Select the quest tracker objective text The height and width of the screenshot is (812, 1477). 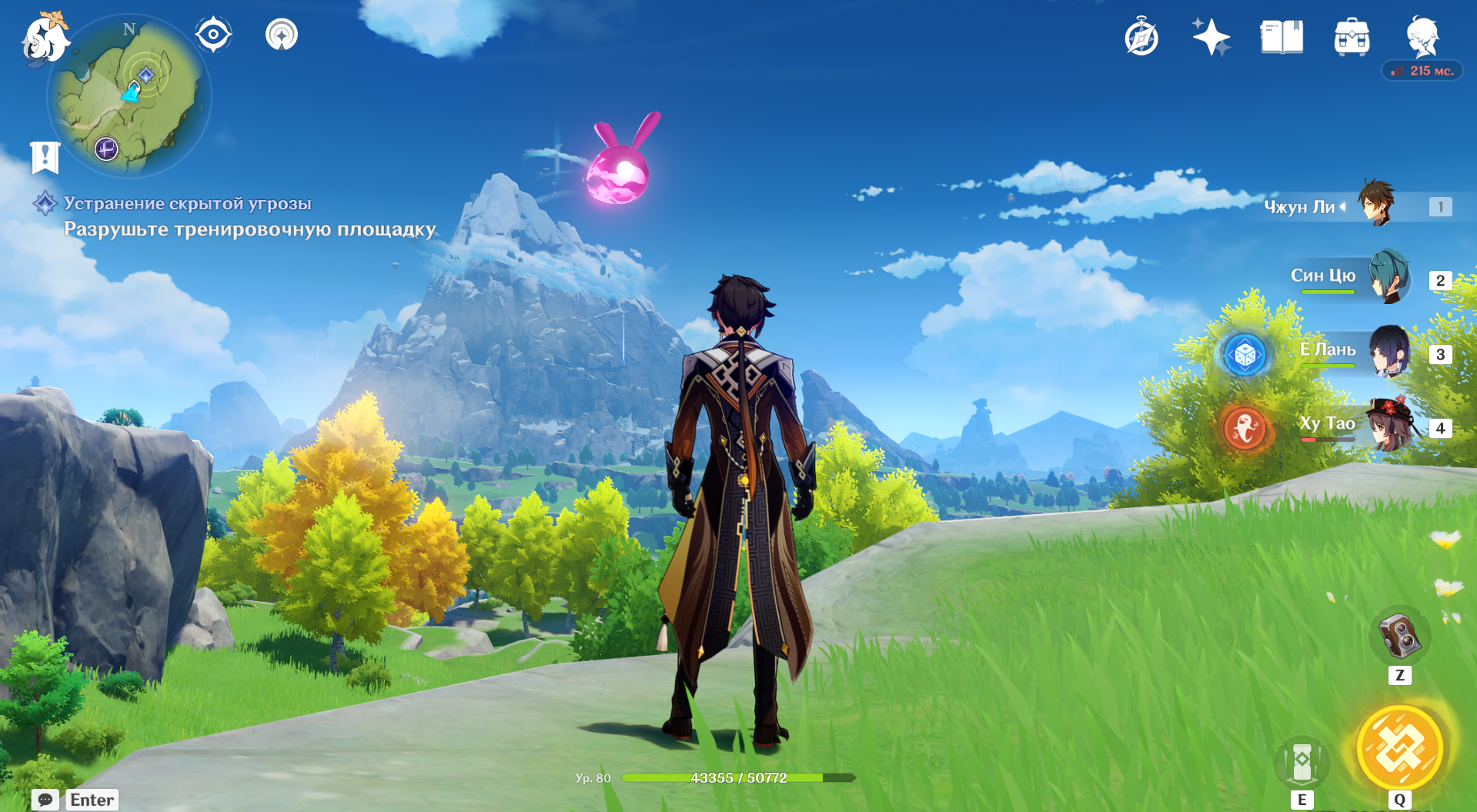[249, 229]
